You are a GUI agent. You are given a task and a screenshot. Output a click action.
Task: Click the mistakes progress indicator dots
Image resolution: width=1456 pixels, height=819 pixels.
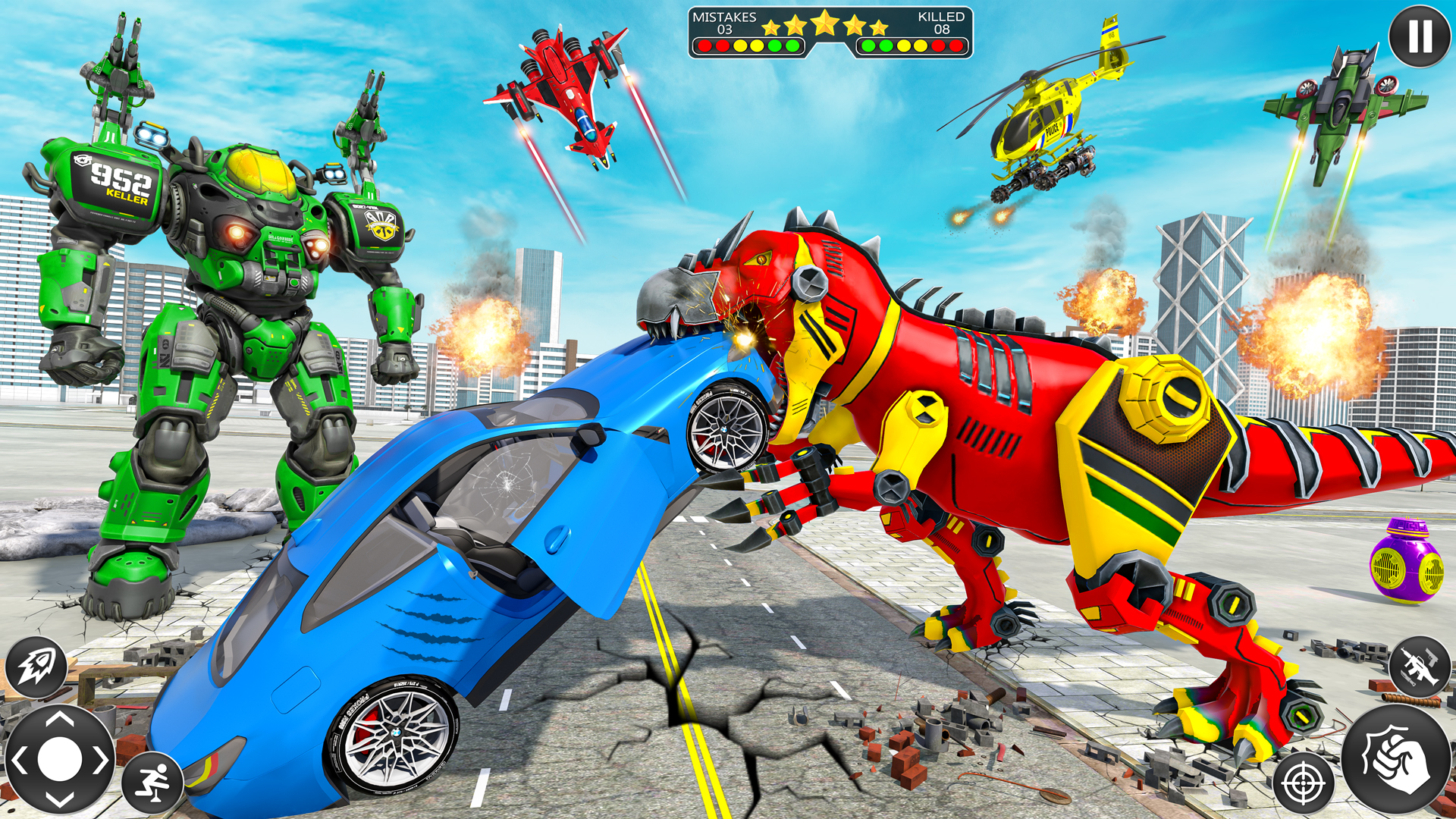tap(747, 45)
